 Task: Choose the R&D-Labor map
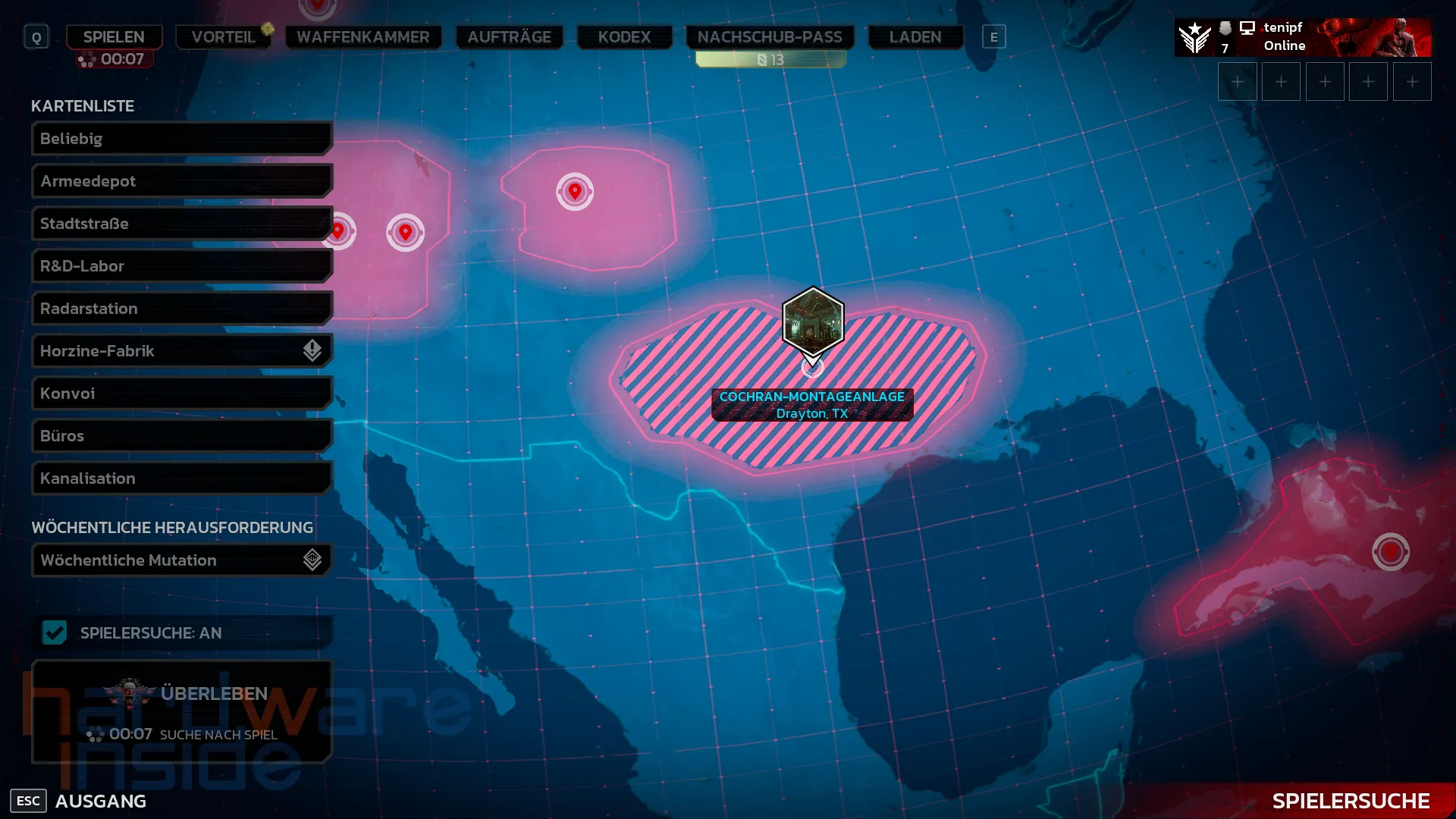[182, 266]
